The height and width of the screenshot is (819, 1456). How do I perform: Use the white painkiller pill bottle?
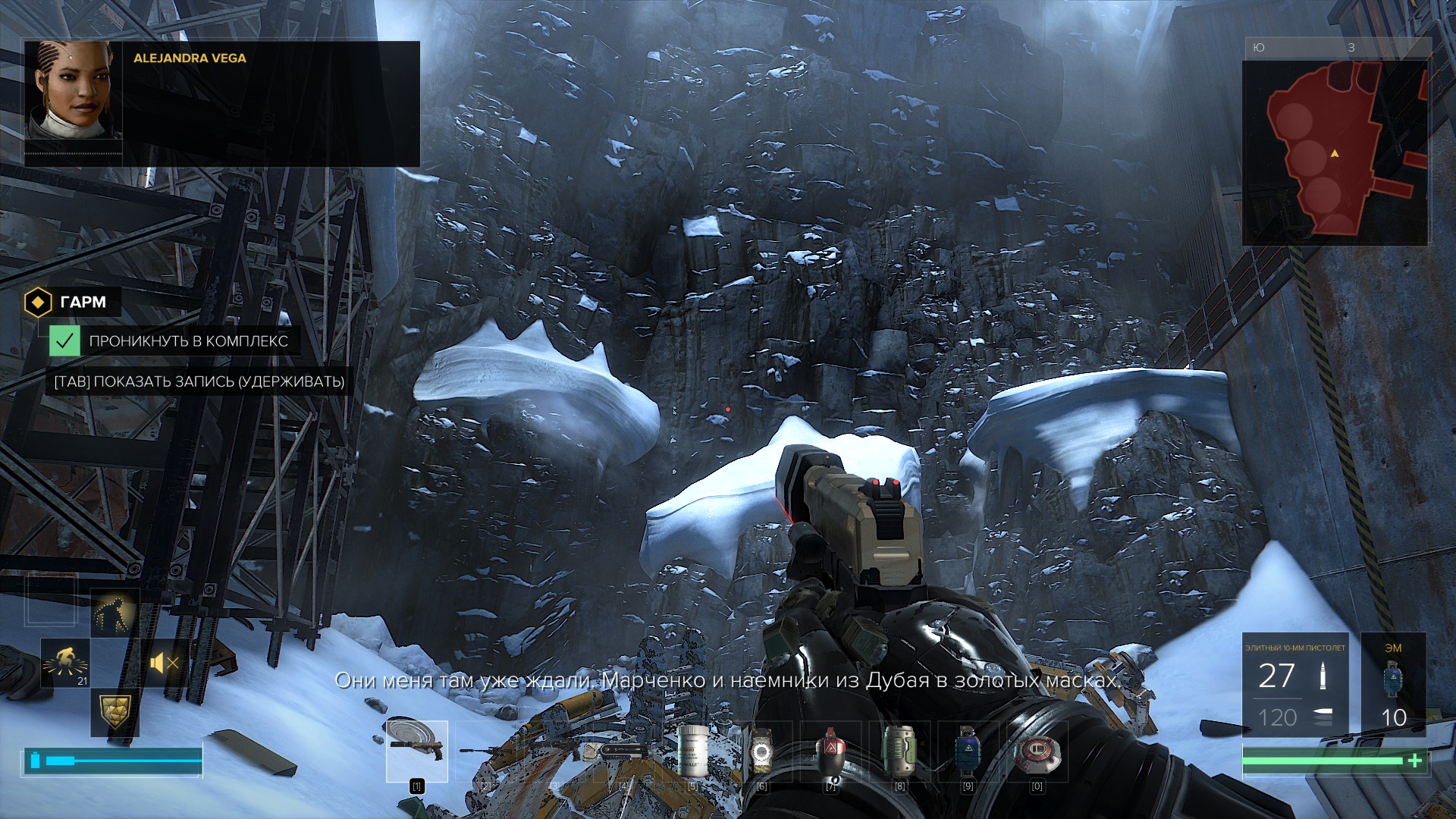pyautogui.click(x=692, y=752)
